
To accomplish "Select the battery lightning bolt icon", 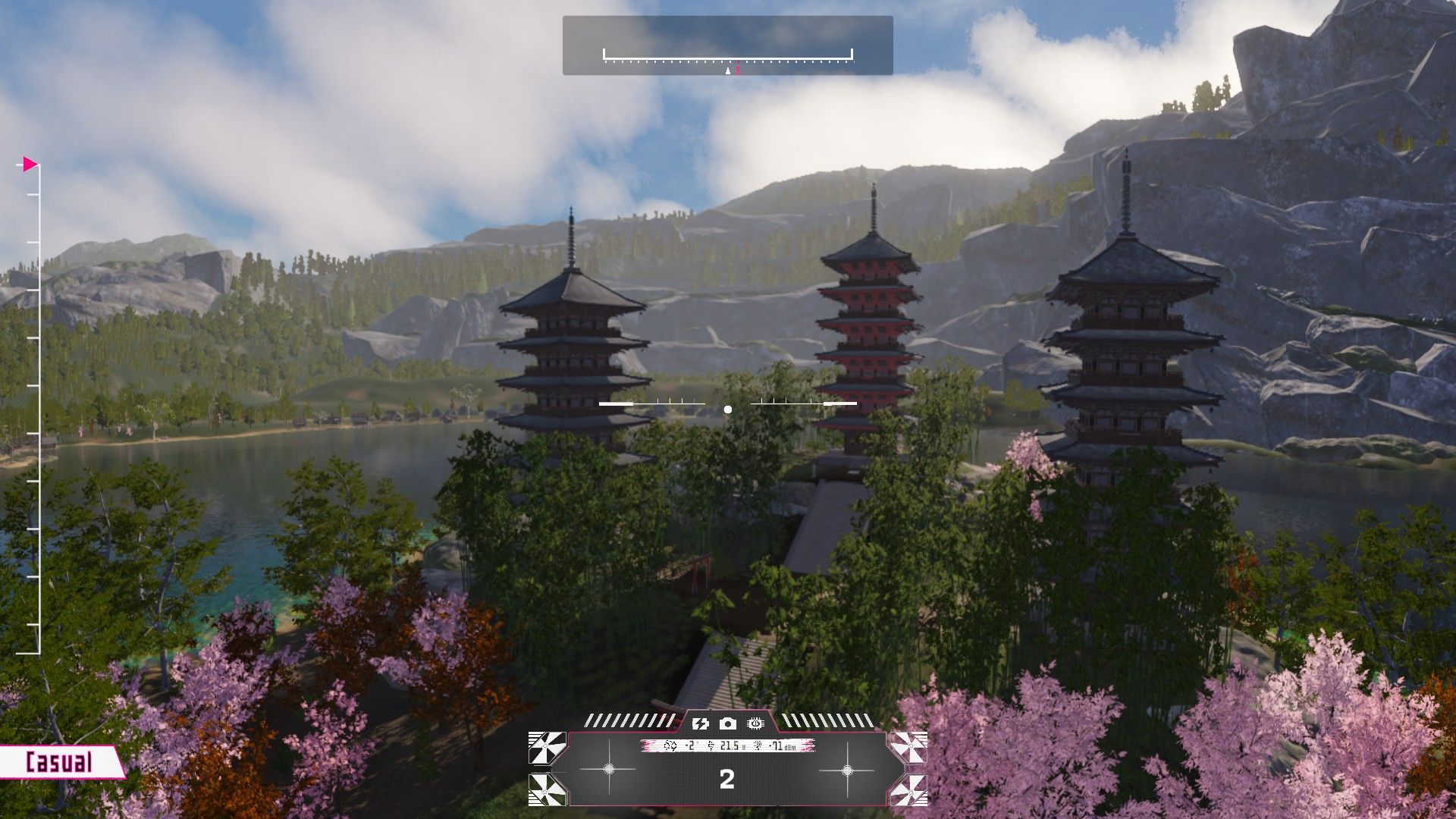I will 700,723.
